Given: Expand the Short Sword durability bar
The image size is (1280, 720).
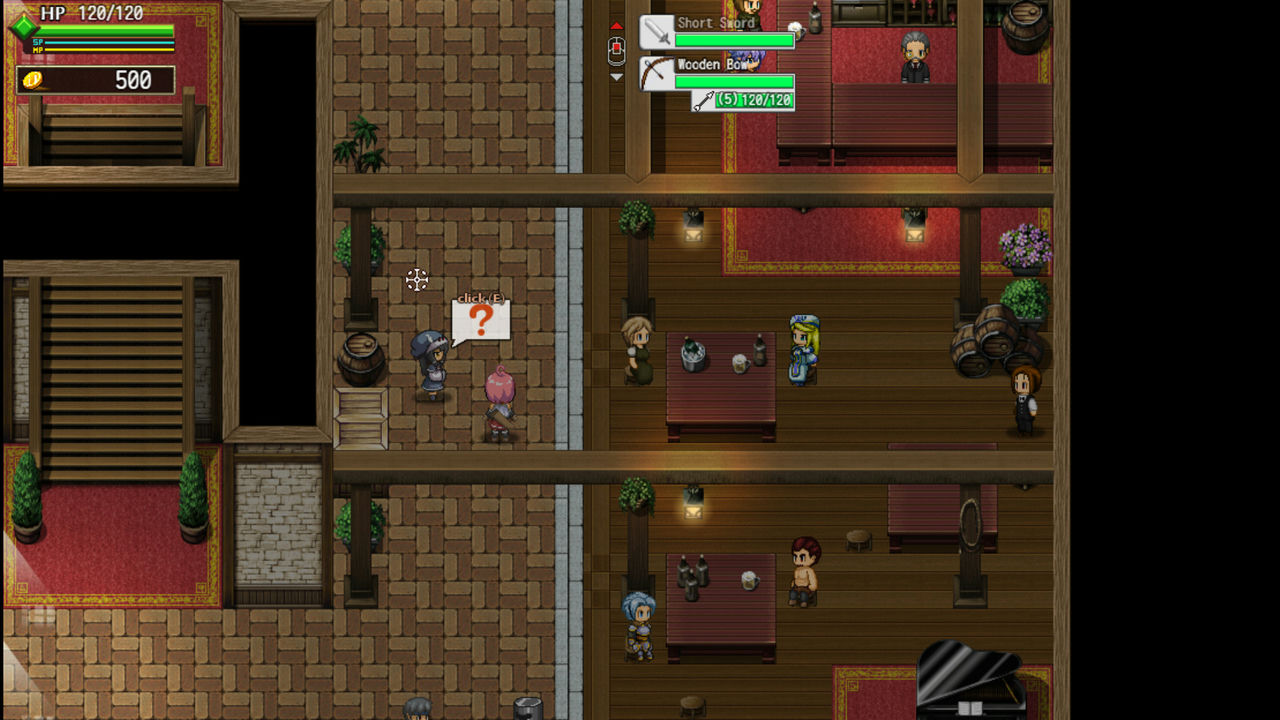Looking at the screenshot, I should [x=734, y=41].
